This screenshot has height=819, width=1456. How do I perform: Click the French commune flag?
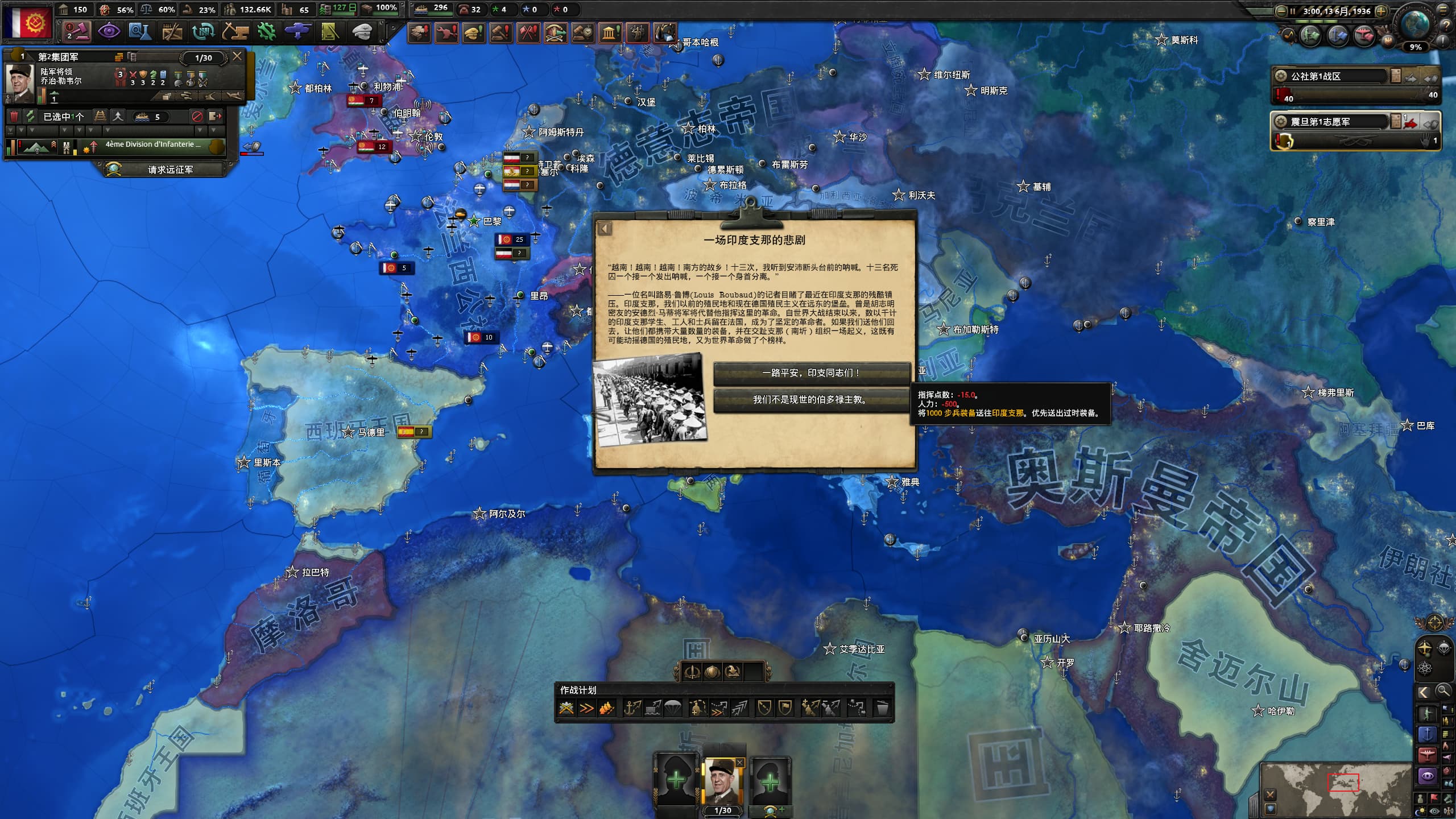point(27,23)
